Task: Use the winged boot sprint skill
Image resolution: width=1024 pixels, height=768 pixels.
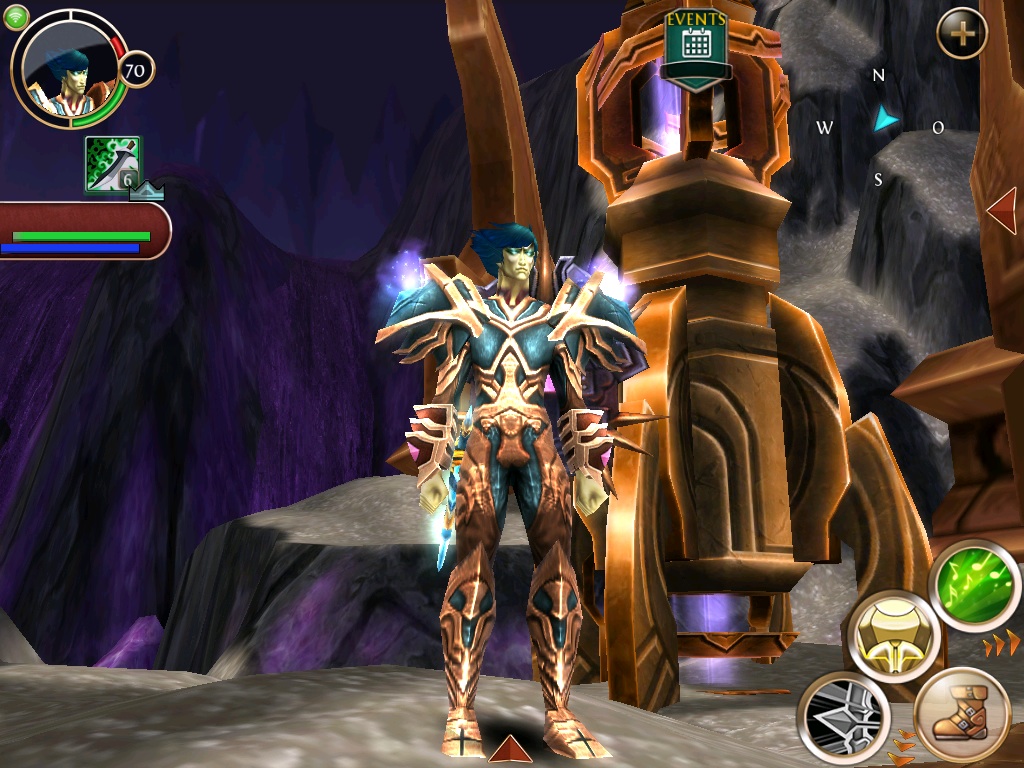Action: 962,716
